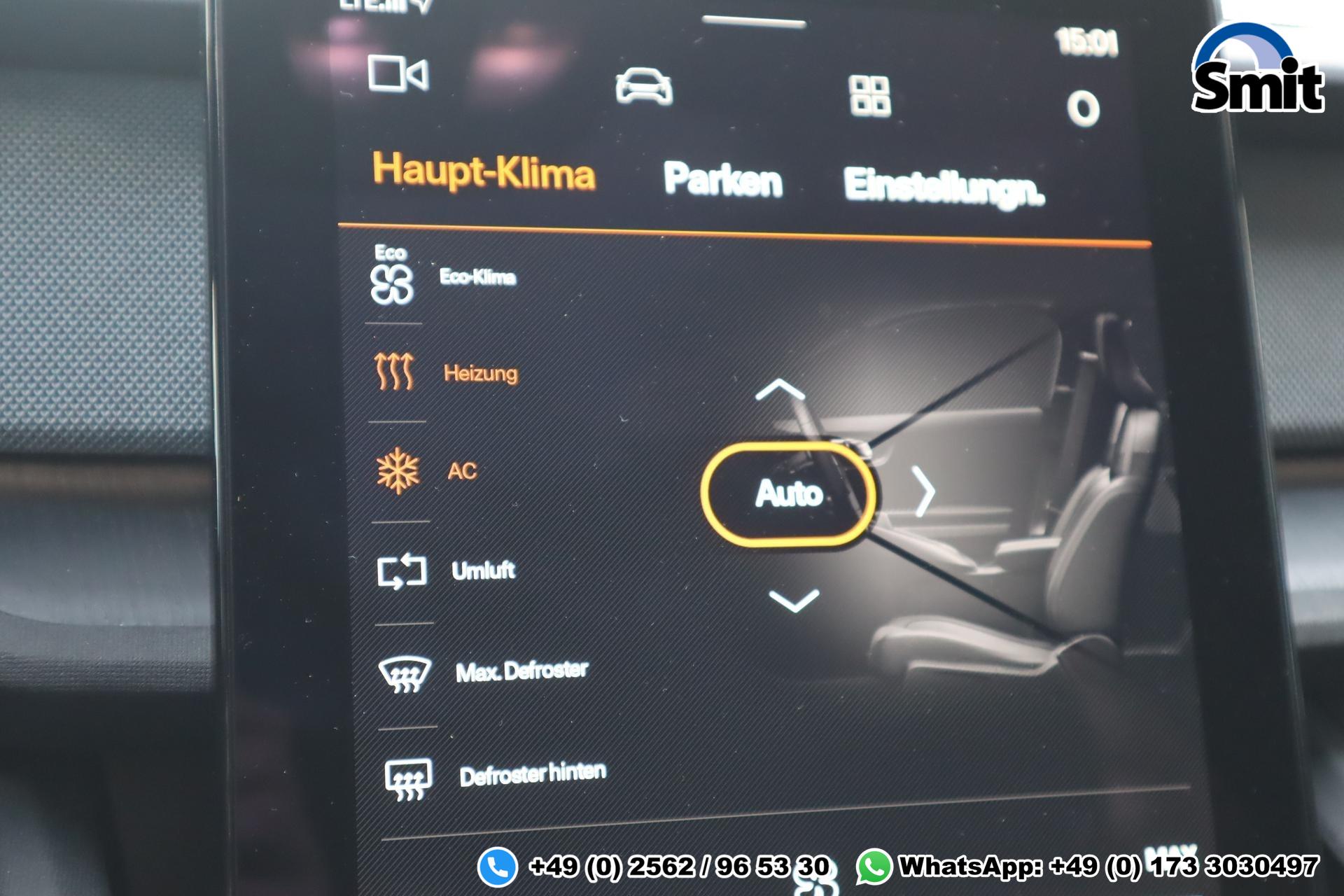Show the car status icon

(x=643, y=87)
